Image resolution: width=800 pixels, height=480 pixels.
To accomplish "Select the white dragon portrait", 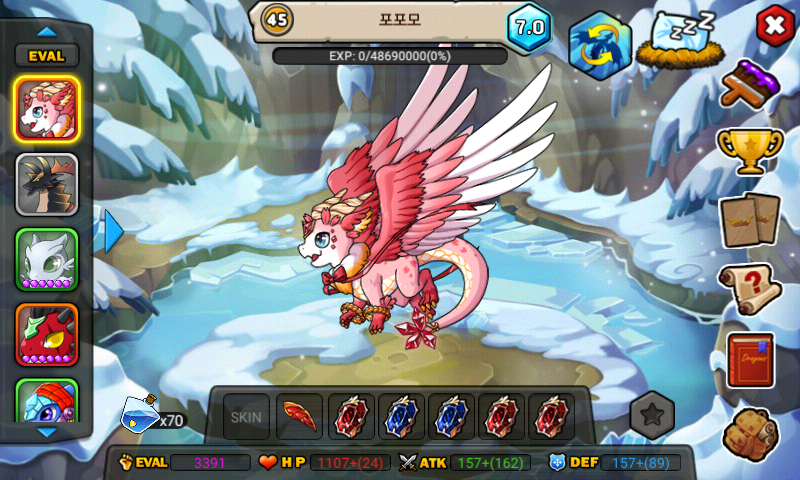I will coord(47,260).
